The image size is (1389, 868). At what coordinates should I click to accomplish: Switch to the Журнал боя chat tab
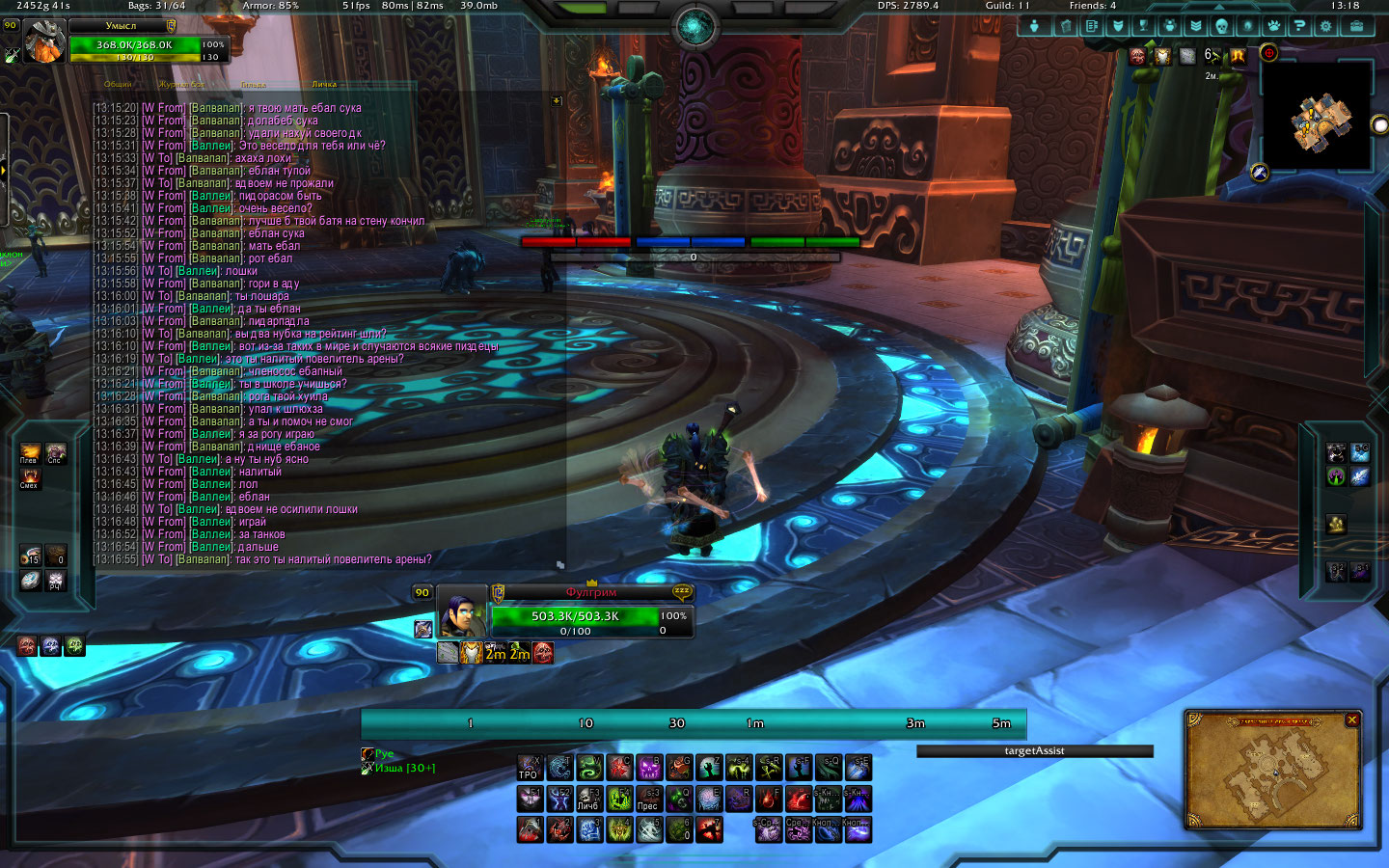click(181, 85)
